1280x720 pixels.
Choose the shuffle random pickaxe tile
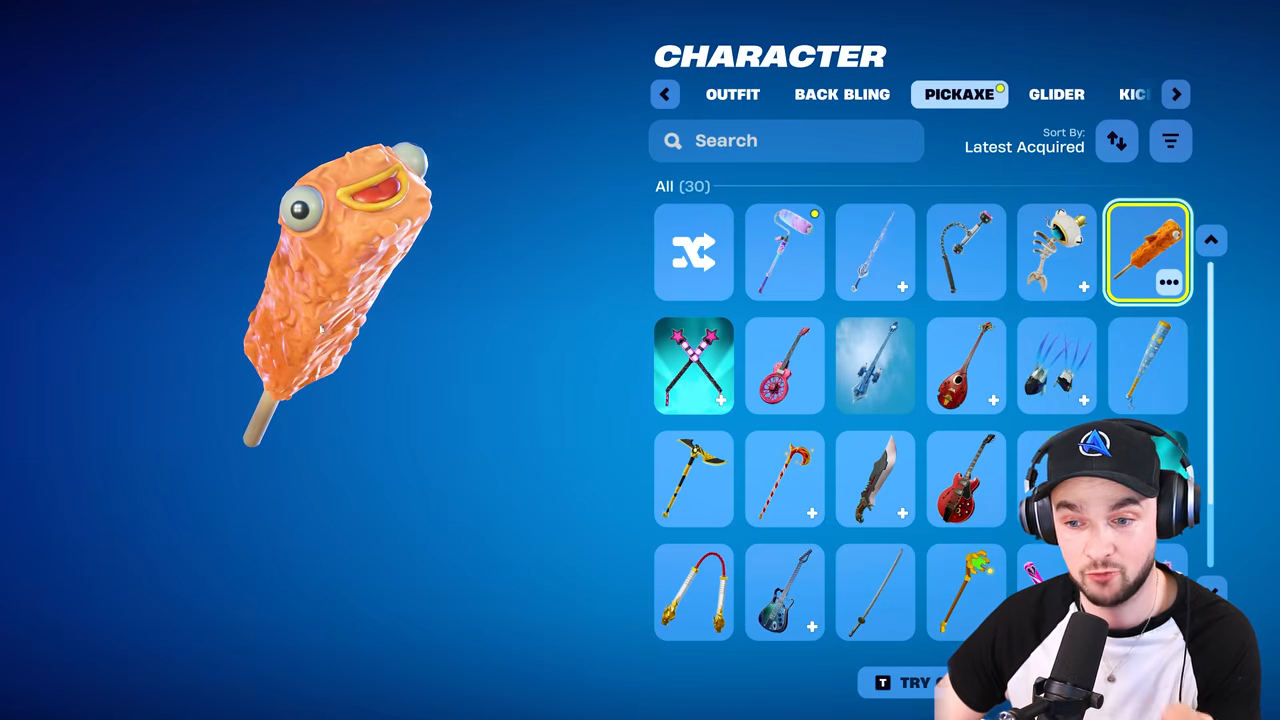pos(694,252)
